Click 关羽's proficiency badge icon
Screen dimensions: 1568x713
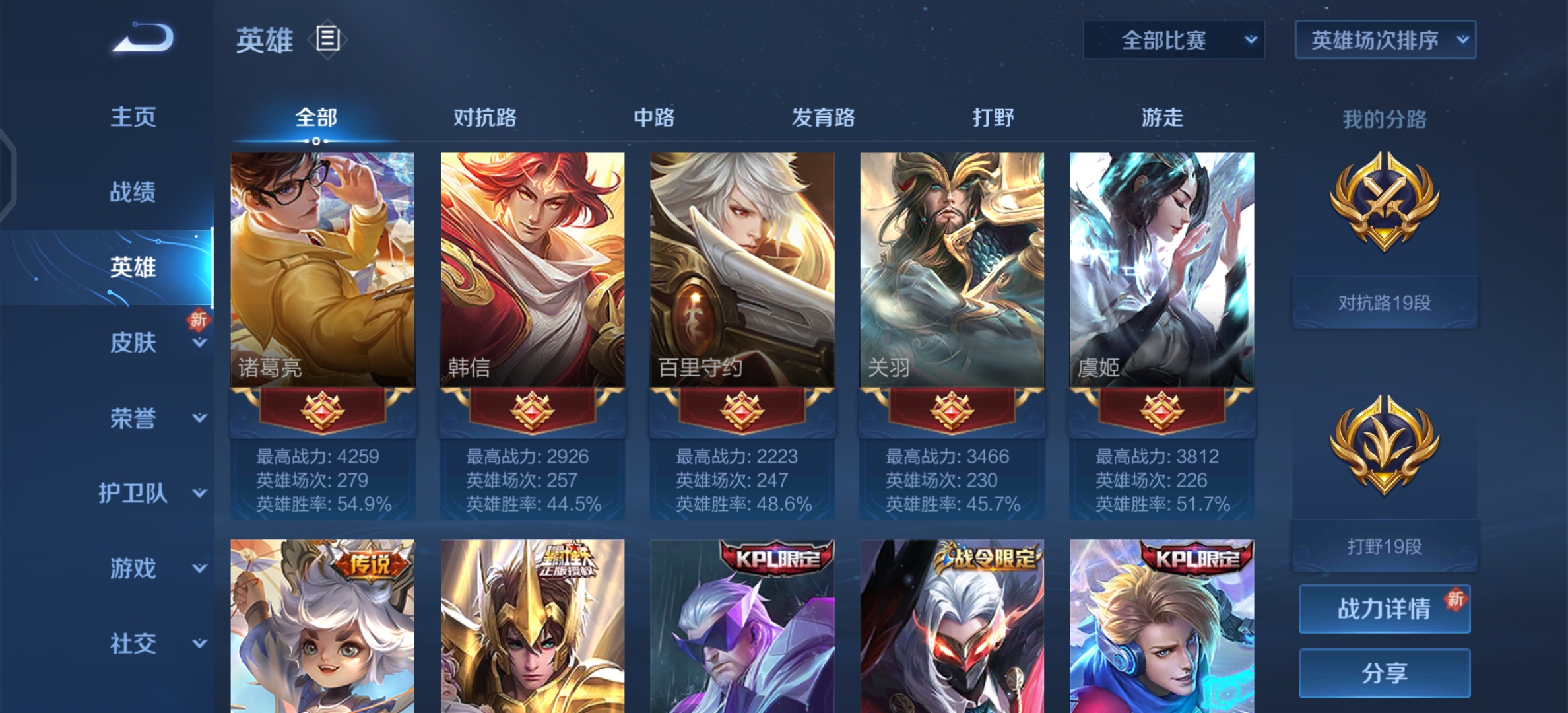pos(951,410)
